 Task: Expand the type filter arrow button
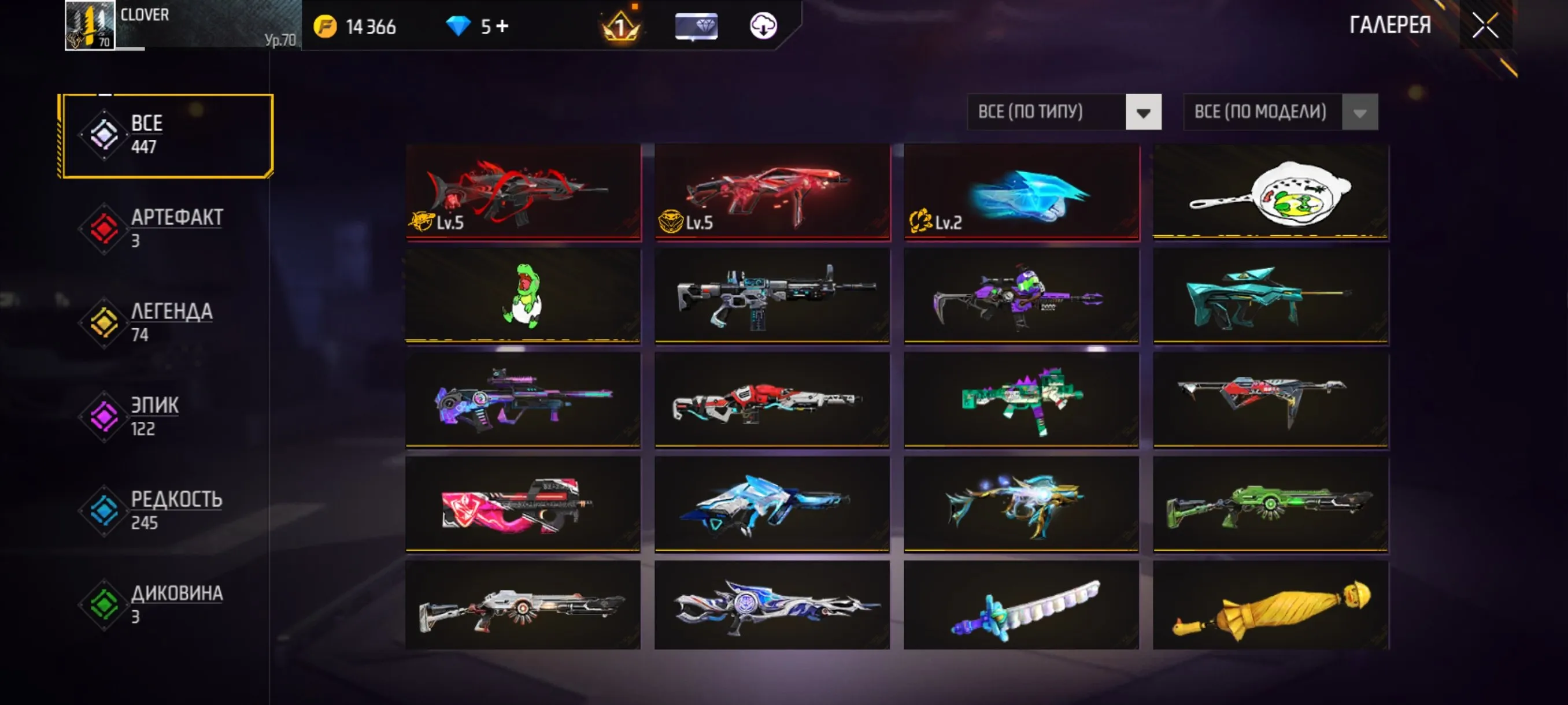1143,112
